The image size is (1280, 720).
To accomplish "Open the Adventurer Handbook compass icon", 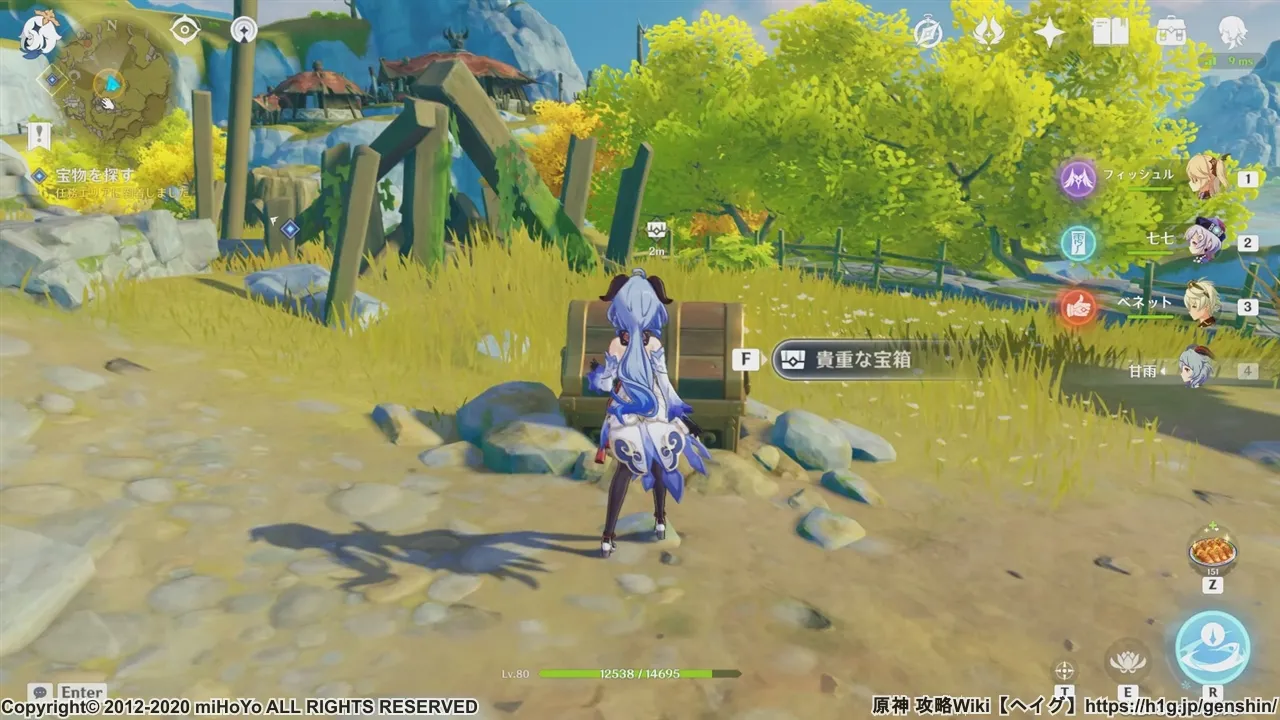I will pos(928,33).
